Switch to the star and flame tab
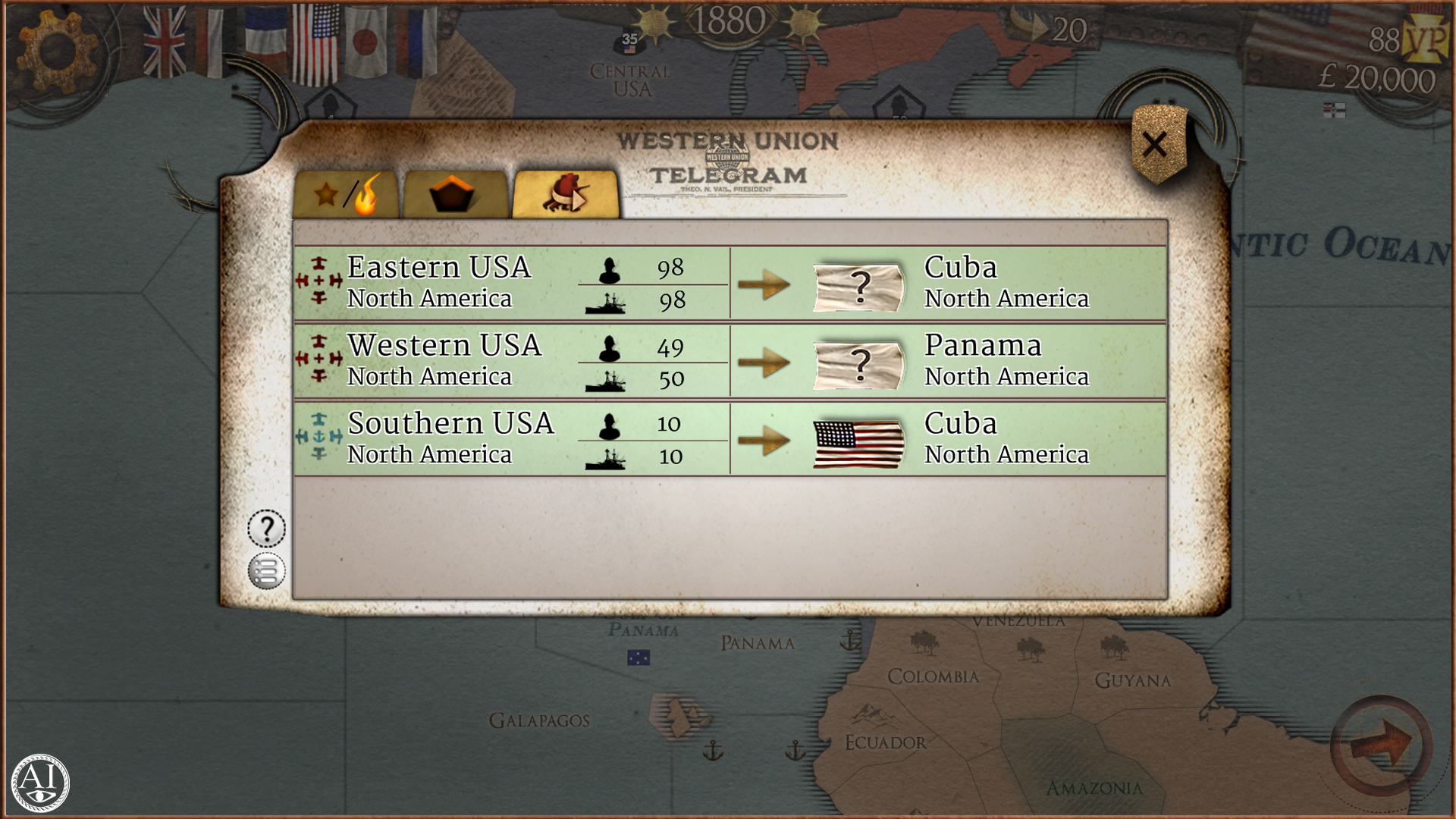1456x819 pixels. 347,196
